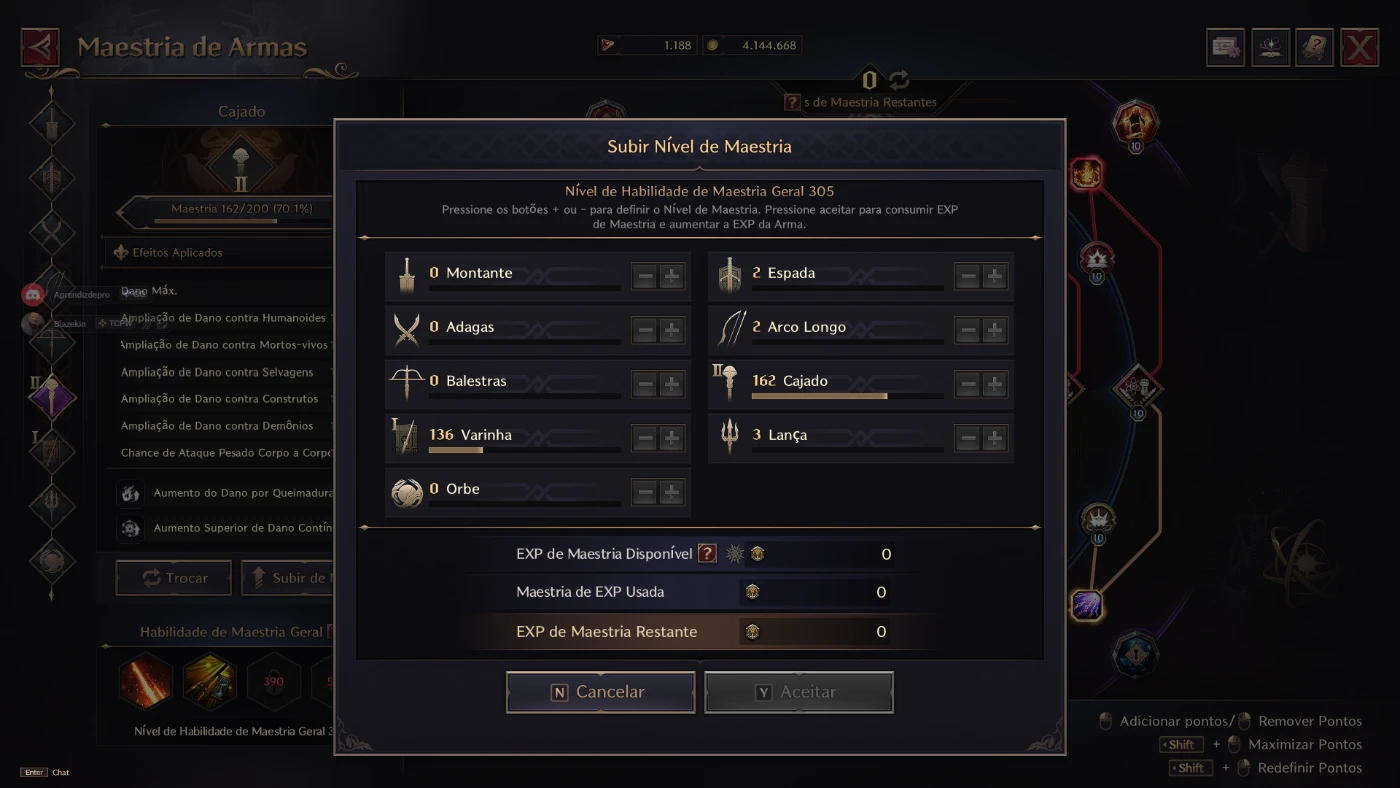Decrease Adagas mastery with minus button
The width and height of the screenshot is (1400, 788).
[645, 330]
